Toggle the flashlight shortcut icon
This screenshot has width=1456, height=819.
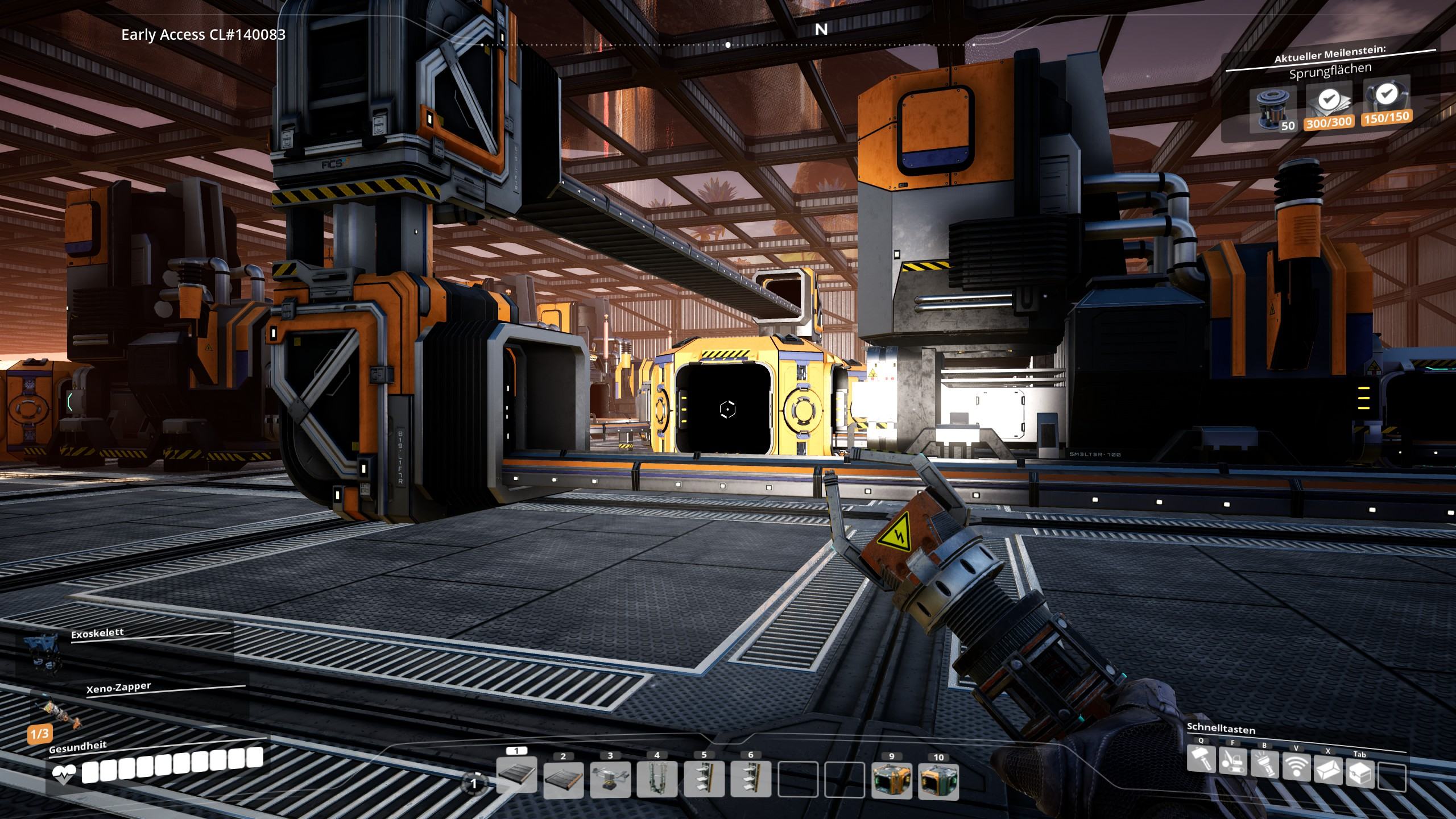point(1264,764)
